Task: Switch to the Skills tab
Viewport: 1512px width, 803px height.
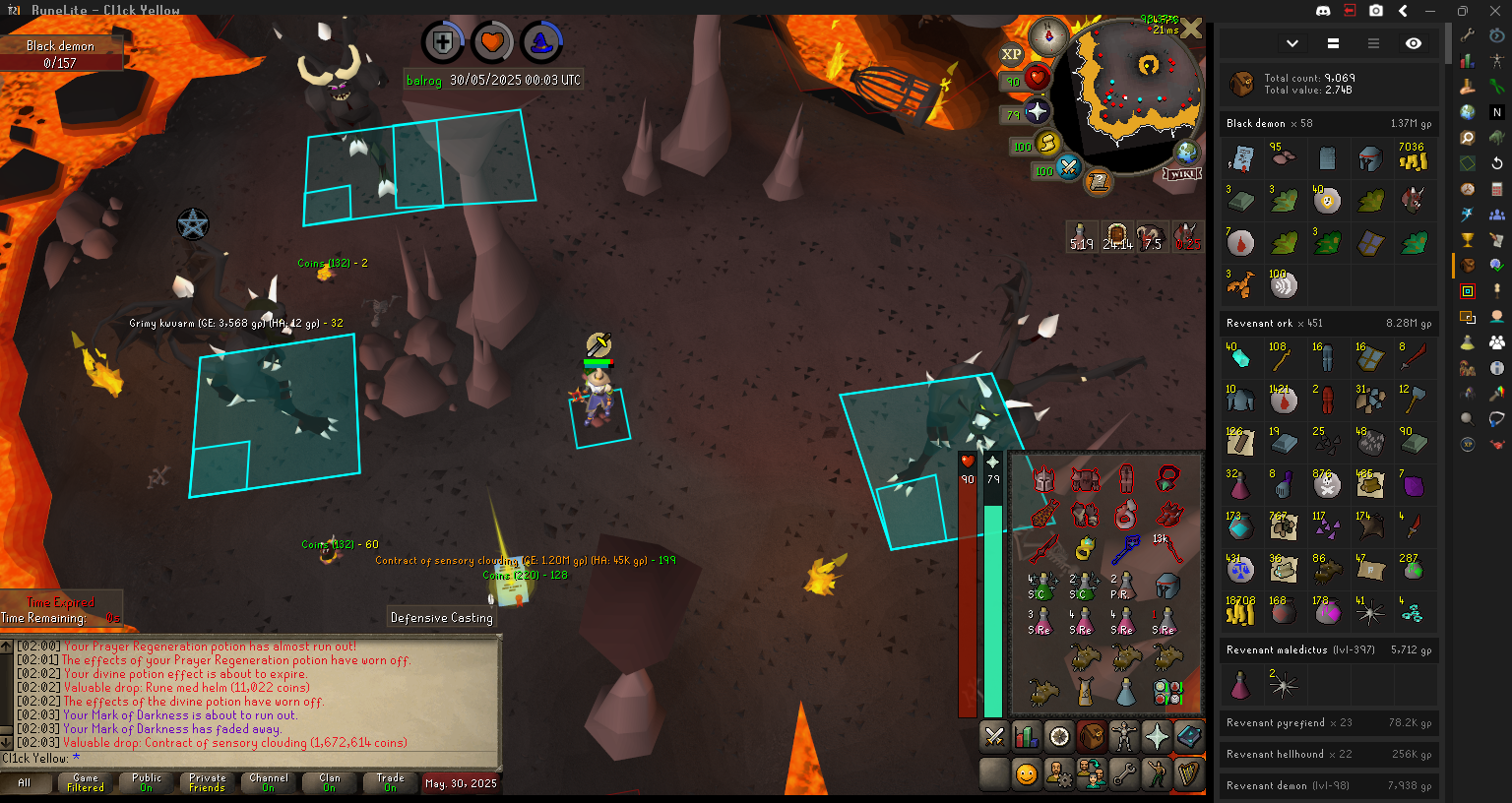Action: point(1026,736)
